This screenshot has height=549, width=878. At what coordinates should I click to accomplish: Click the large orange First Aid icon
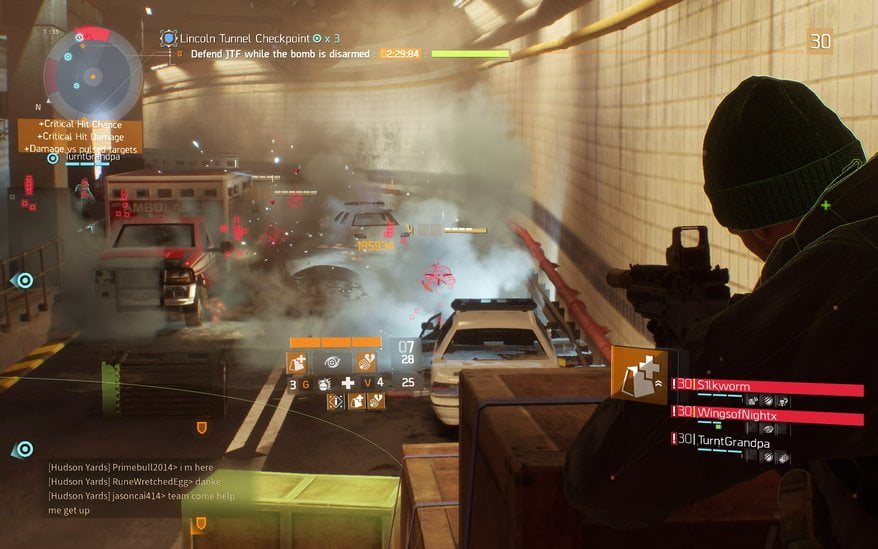639,375
